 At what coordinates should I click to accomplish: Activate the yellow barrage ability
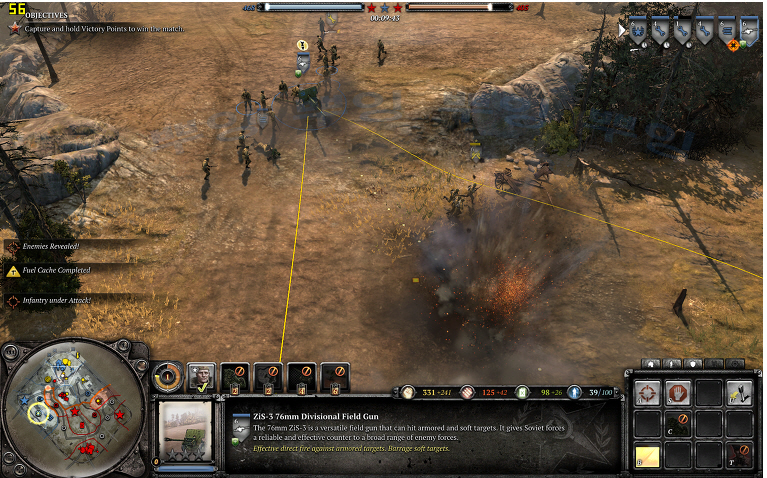coord(646,456)
